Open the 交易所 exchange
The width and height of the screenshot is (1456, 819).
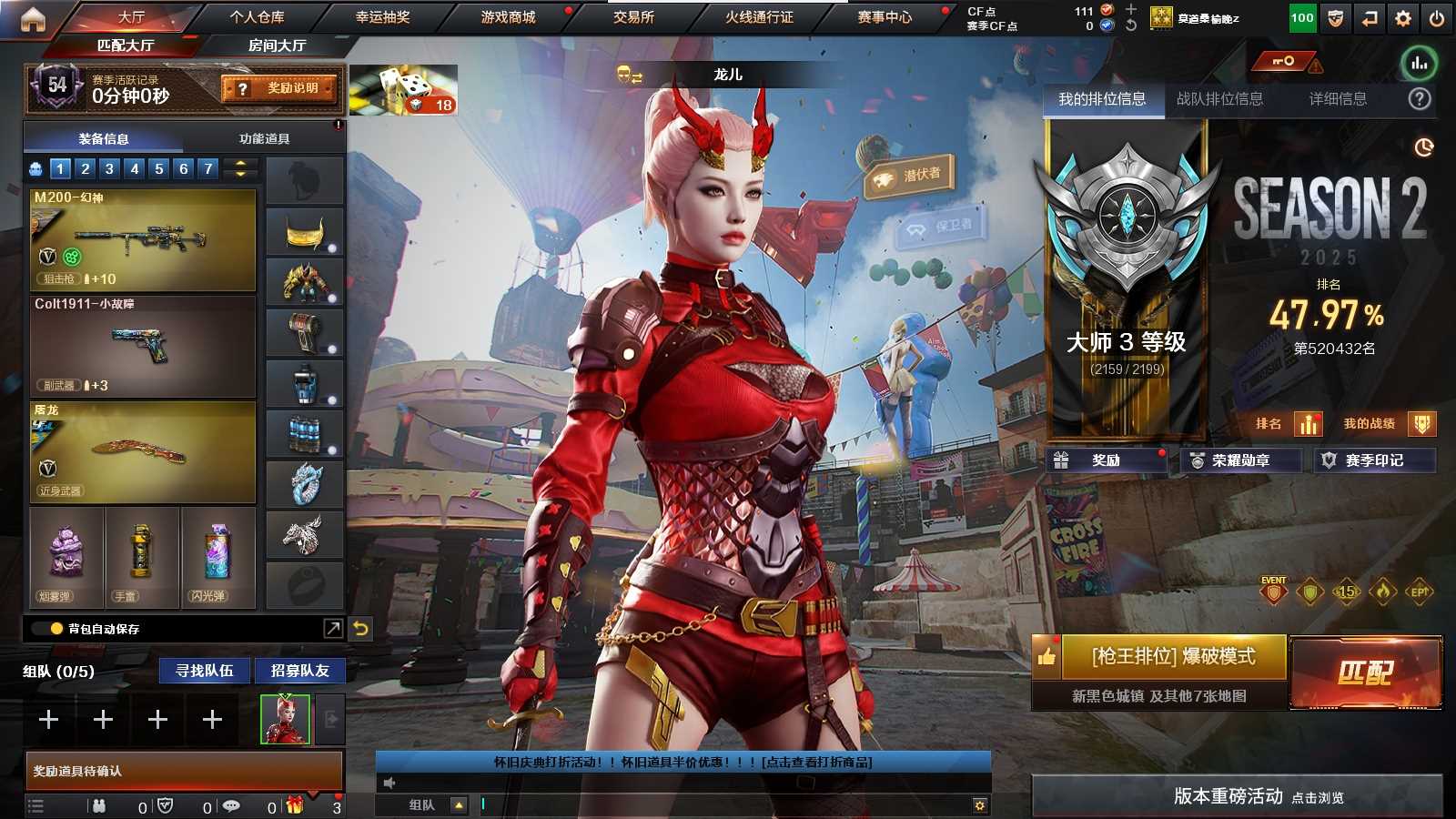tap(633, 16)
